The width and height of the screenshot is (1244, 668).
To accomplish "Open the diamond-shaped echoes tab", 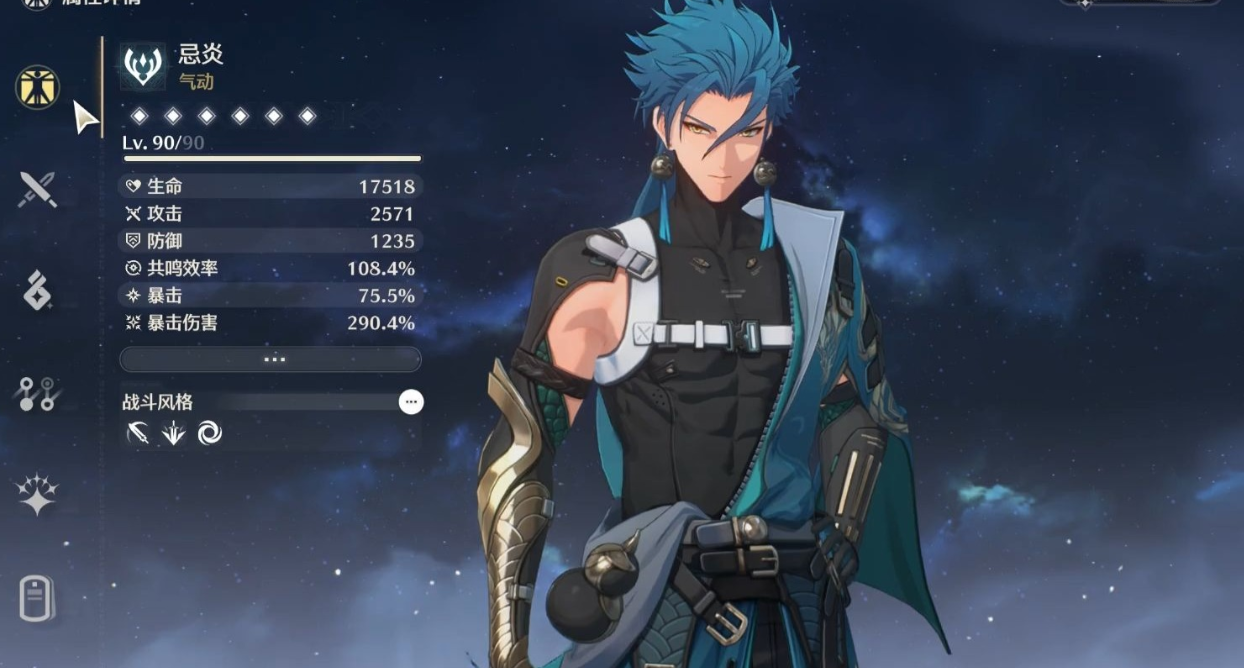I will pos(38,291).
